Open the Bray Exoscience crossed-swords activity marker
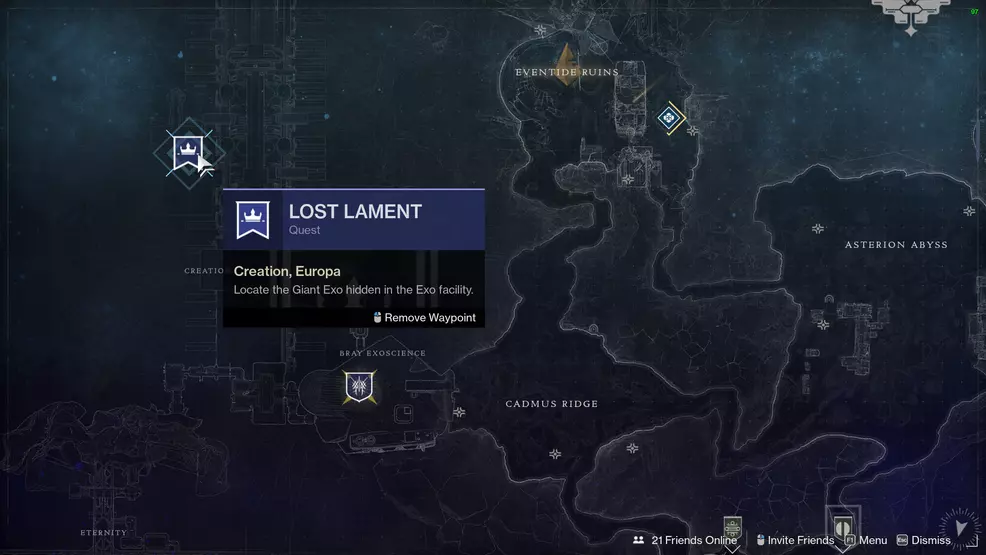Image resolution: width=986 pixels, height=555 pixels. click(x=359, y=386)
